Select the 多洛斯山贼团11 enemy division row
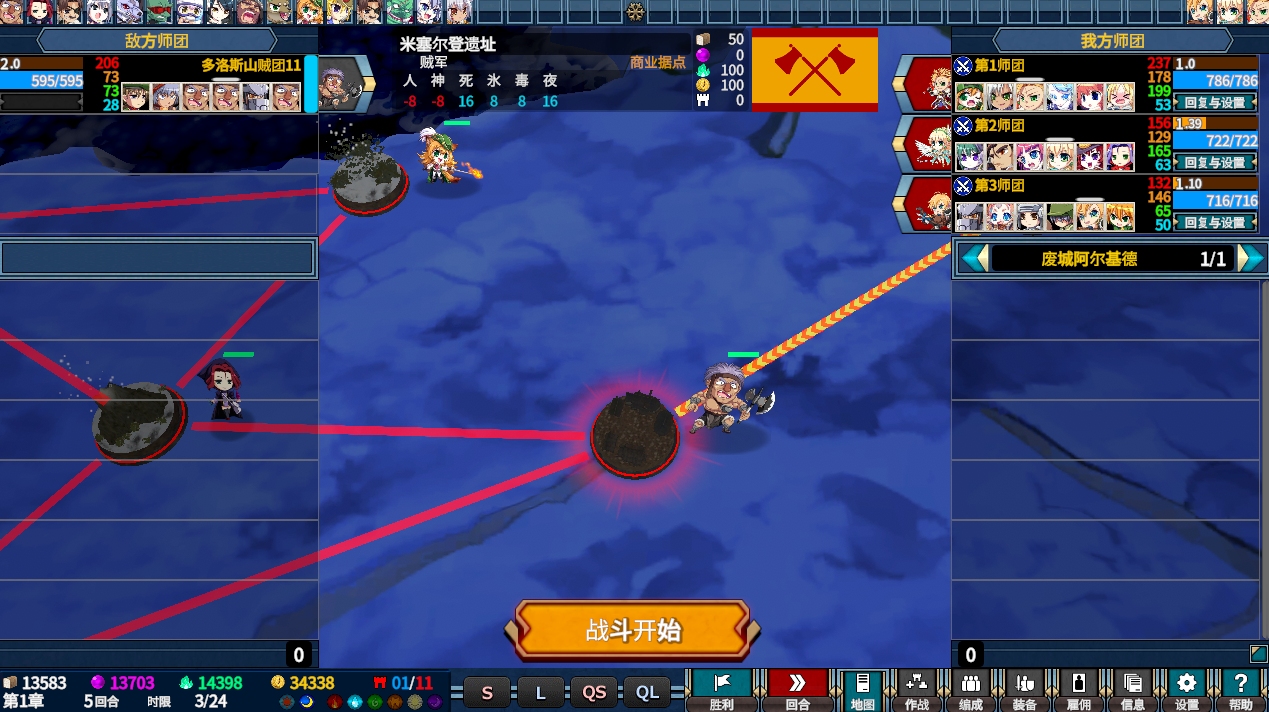 [158, 84]
